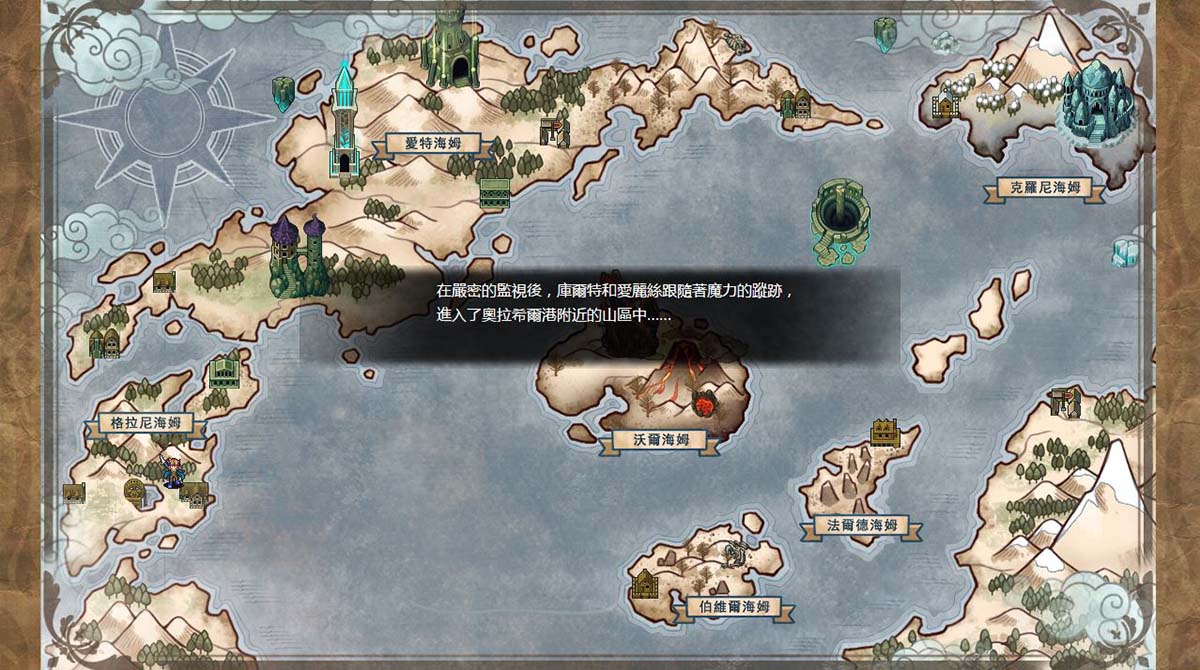Choose the golden fortress above 法爾德海姆
Image resolution: width=1200 pixels, height=670 pixels.
884,432
